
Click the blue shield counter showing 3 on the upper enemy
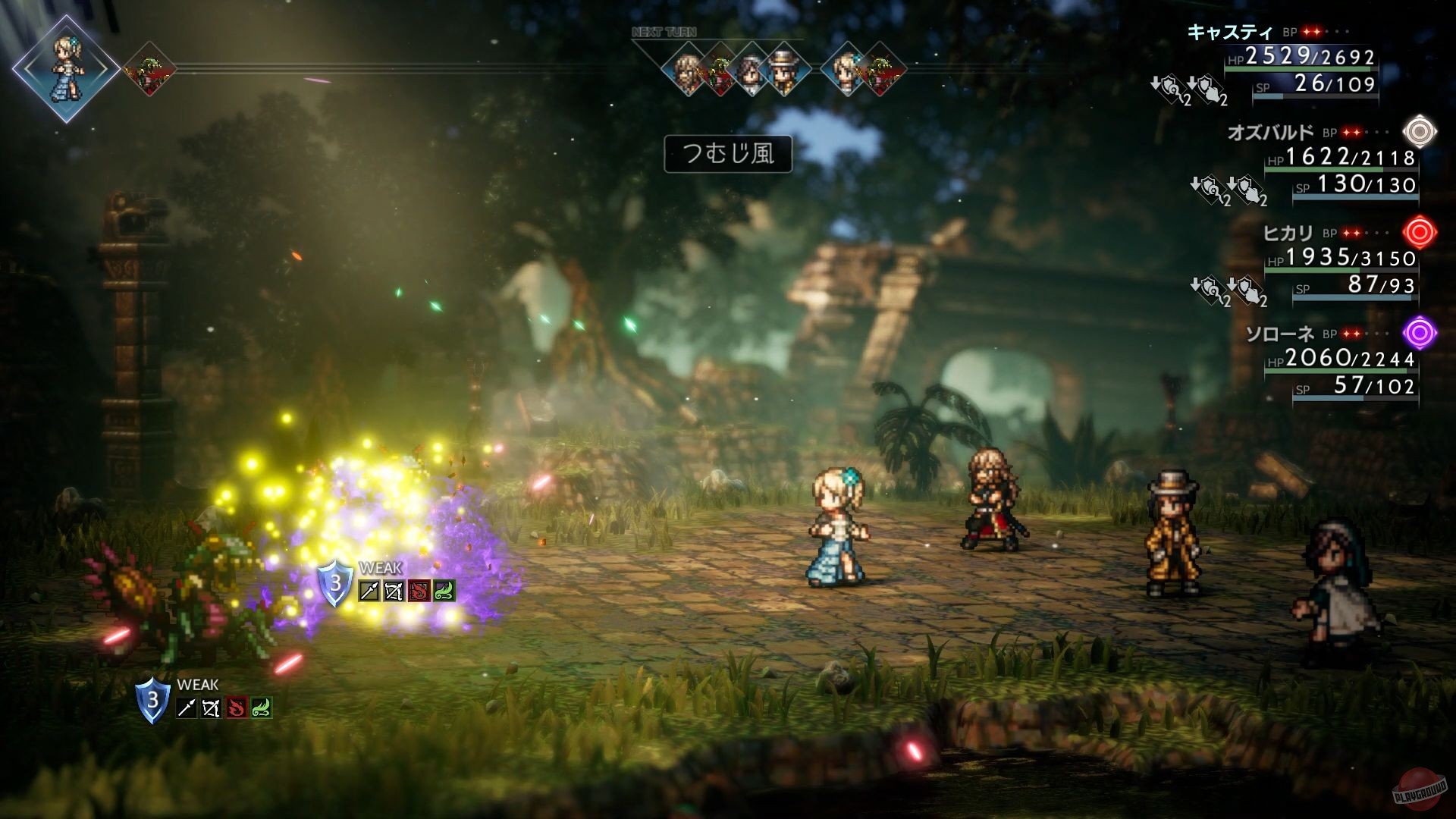(x=335, y=584)
